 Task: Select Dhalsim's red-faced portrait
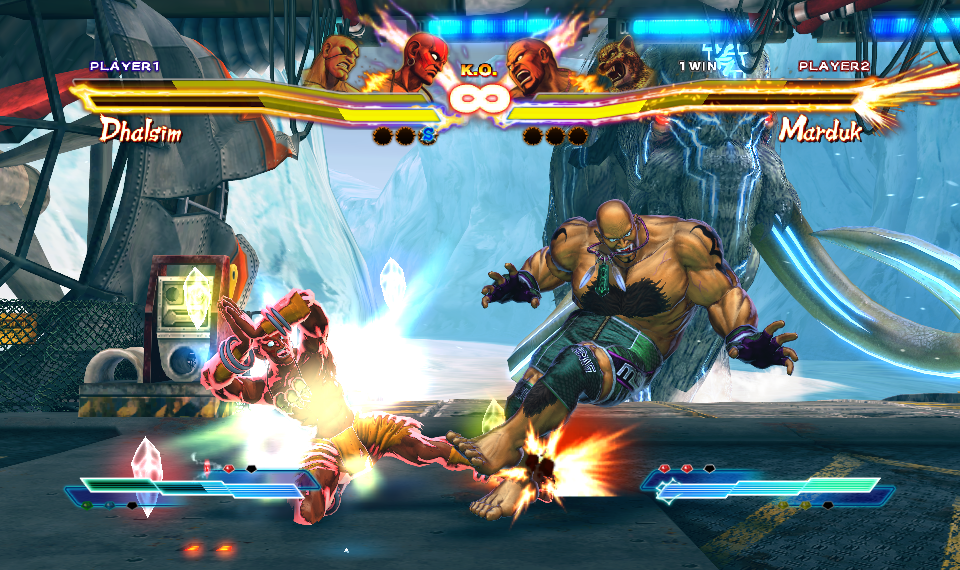coord(421,62)
